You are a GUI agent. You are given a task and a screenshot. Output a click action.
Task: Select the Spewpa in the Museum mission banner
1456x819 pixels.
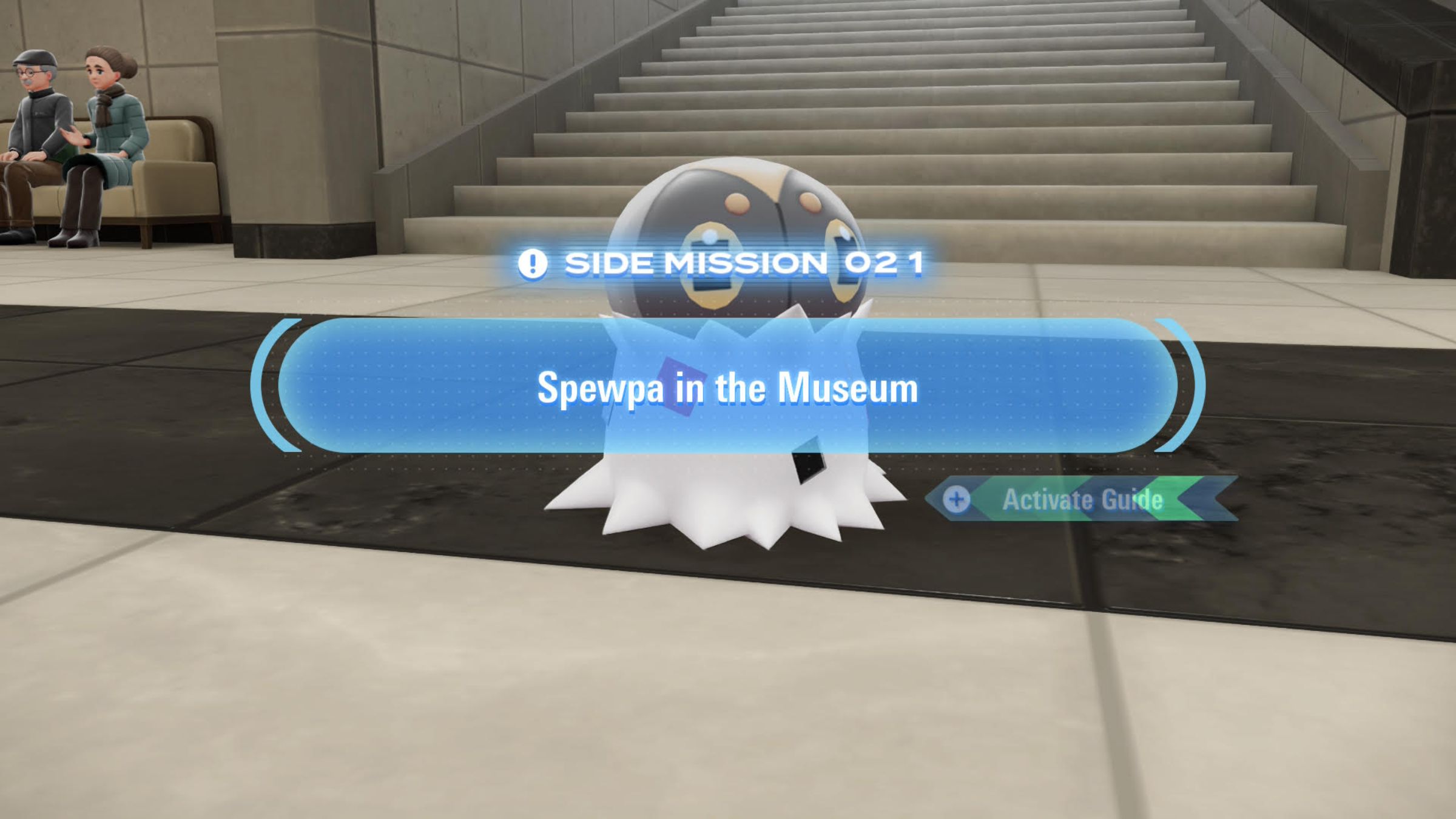727,387
